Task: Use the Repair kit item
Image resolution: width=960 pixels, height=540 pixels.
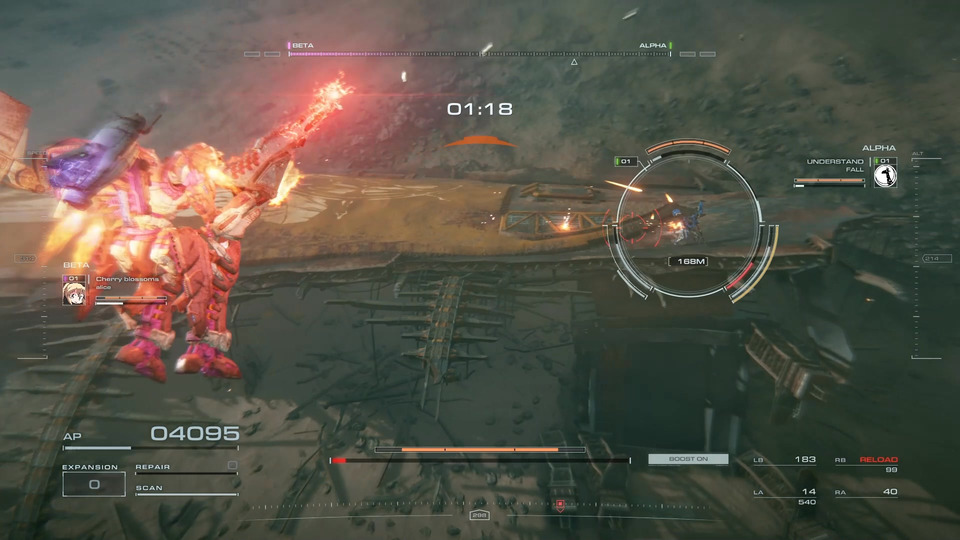Action: [186, 466]
